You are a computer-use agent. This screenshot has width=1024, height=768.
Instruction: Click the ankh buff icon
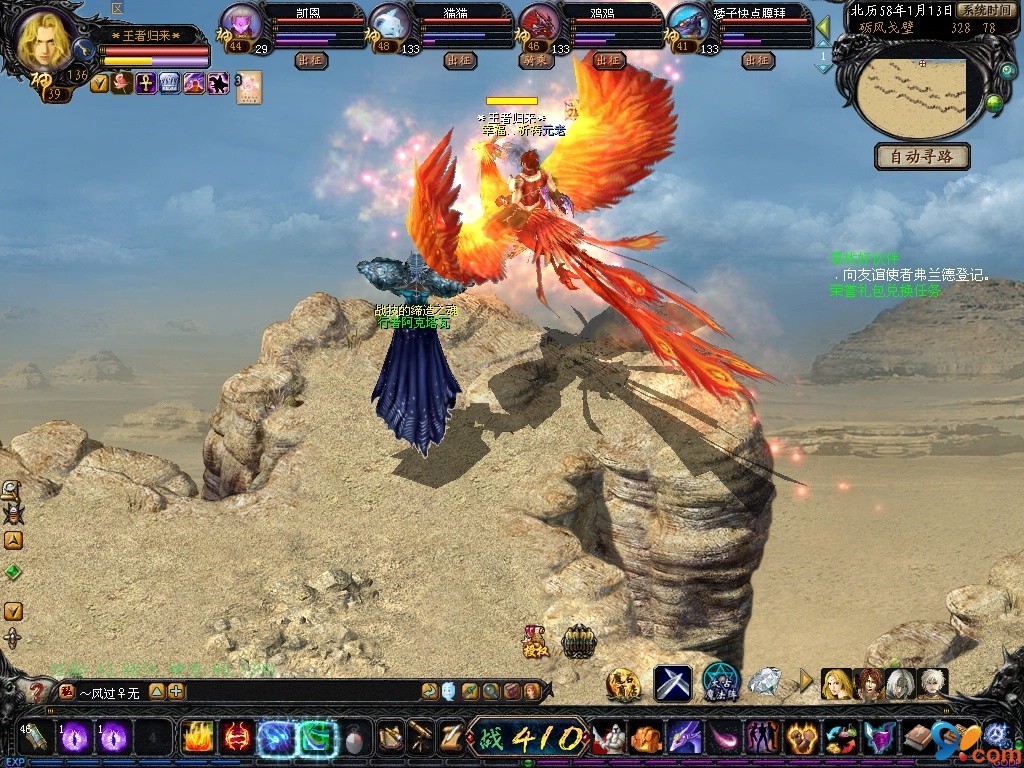pyautogui.click(x=145, y=84)
